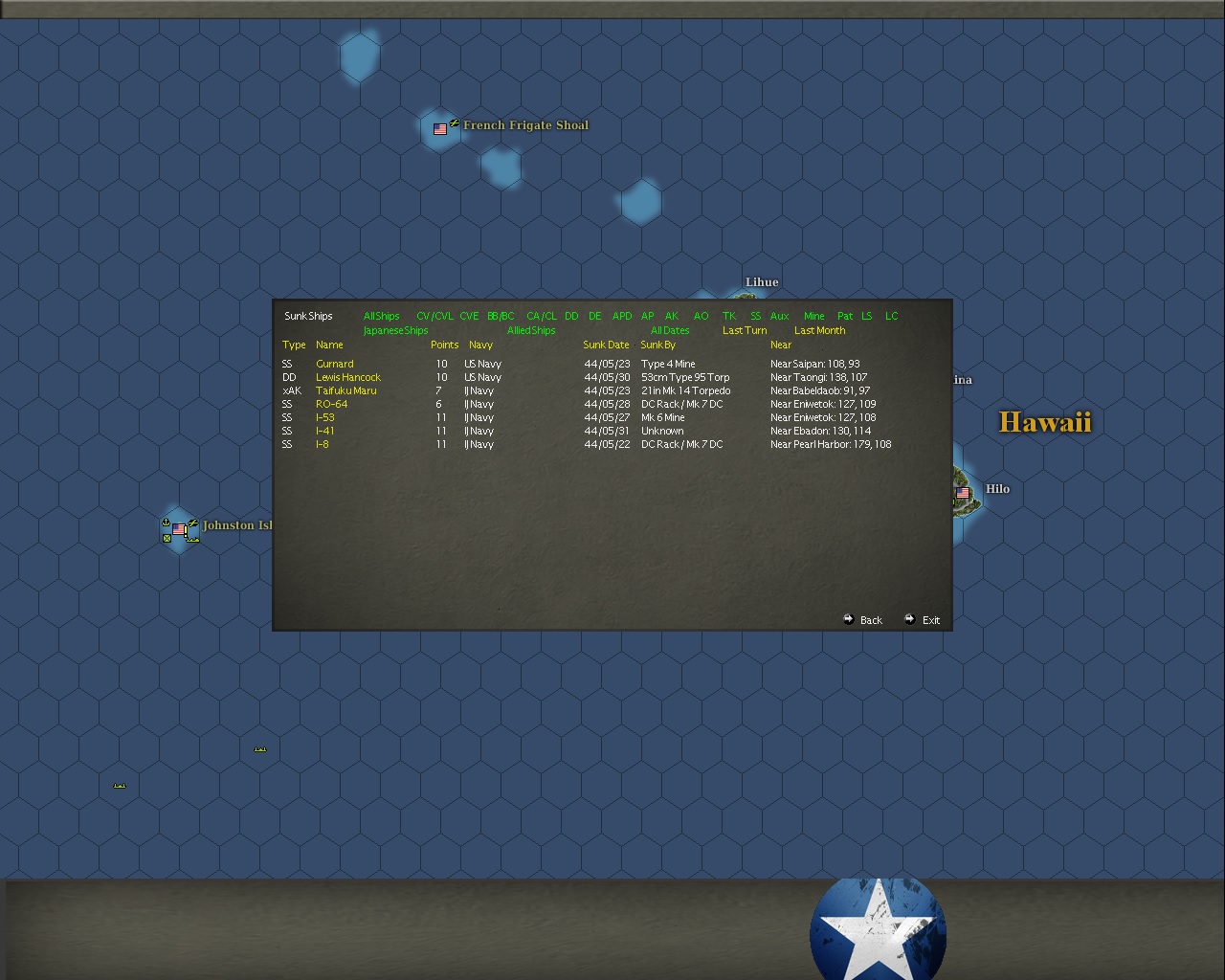
Task: Click the fortification icon below Johnston Island anchor
Action: [167, 540]
